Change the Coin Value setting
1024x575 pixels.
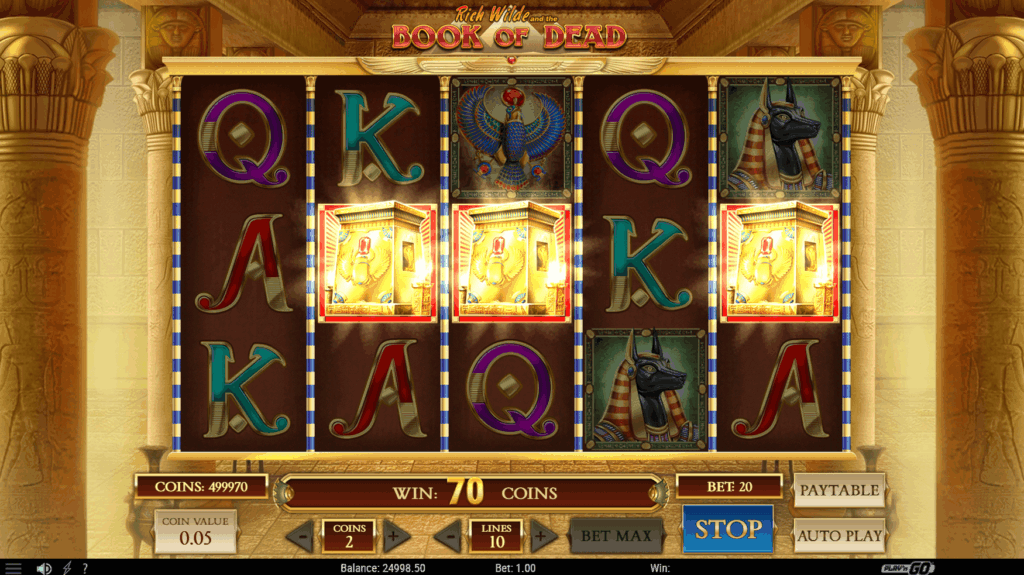point(195,531)
